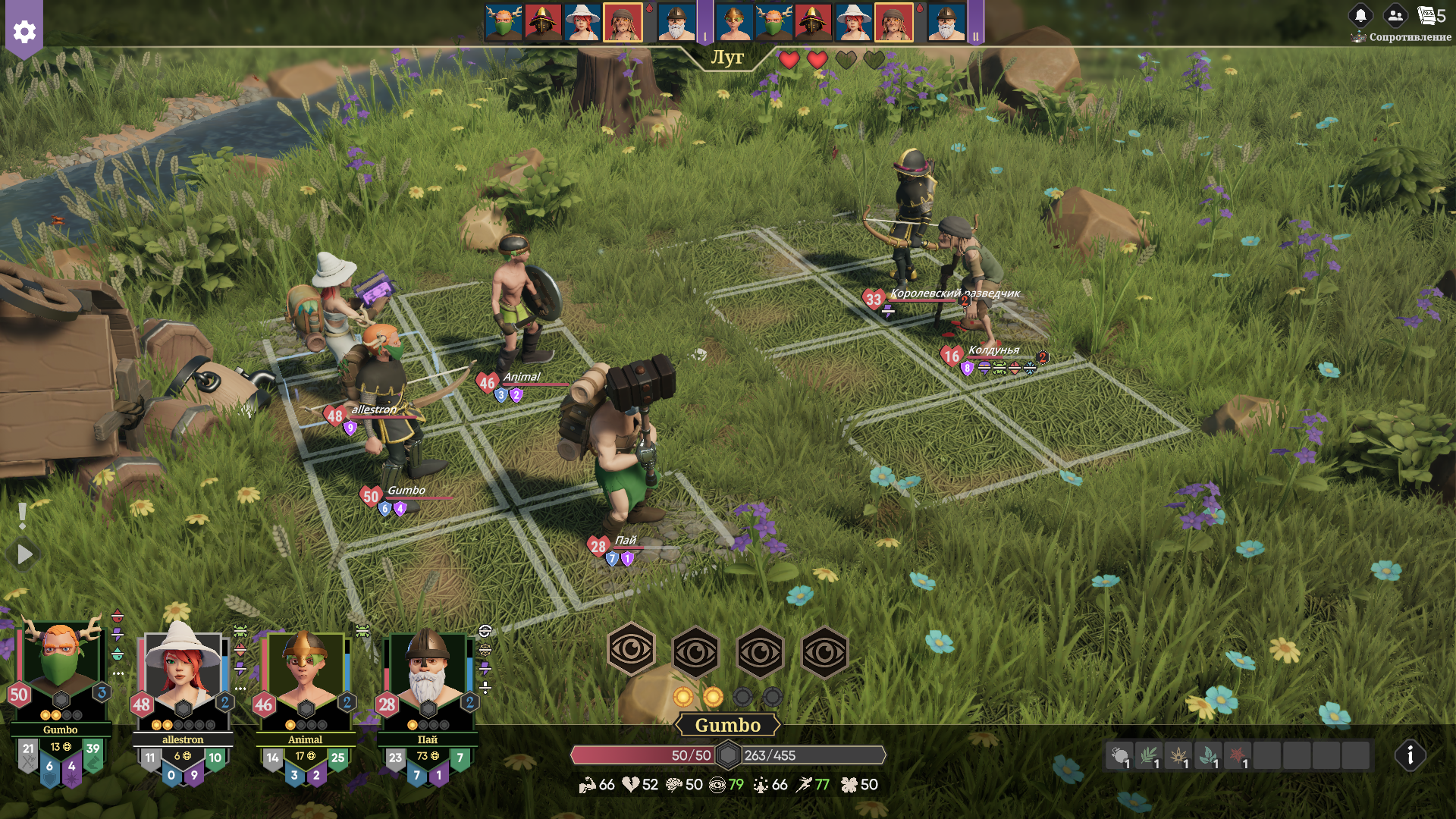
Task: Open the notifications bell
Action: tap(1360, 15)
